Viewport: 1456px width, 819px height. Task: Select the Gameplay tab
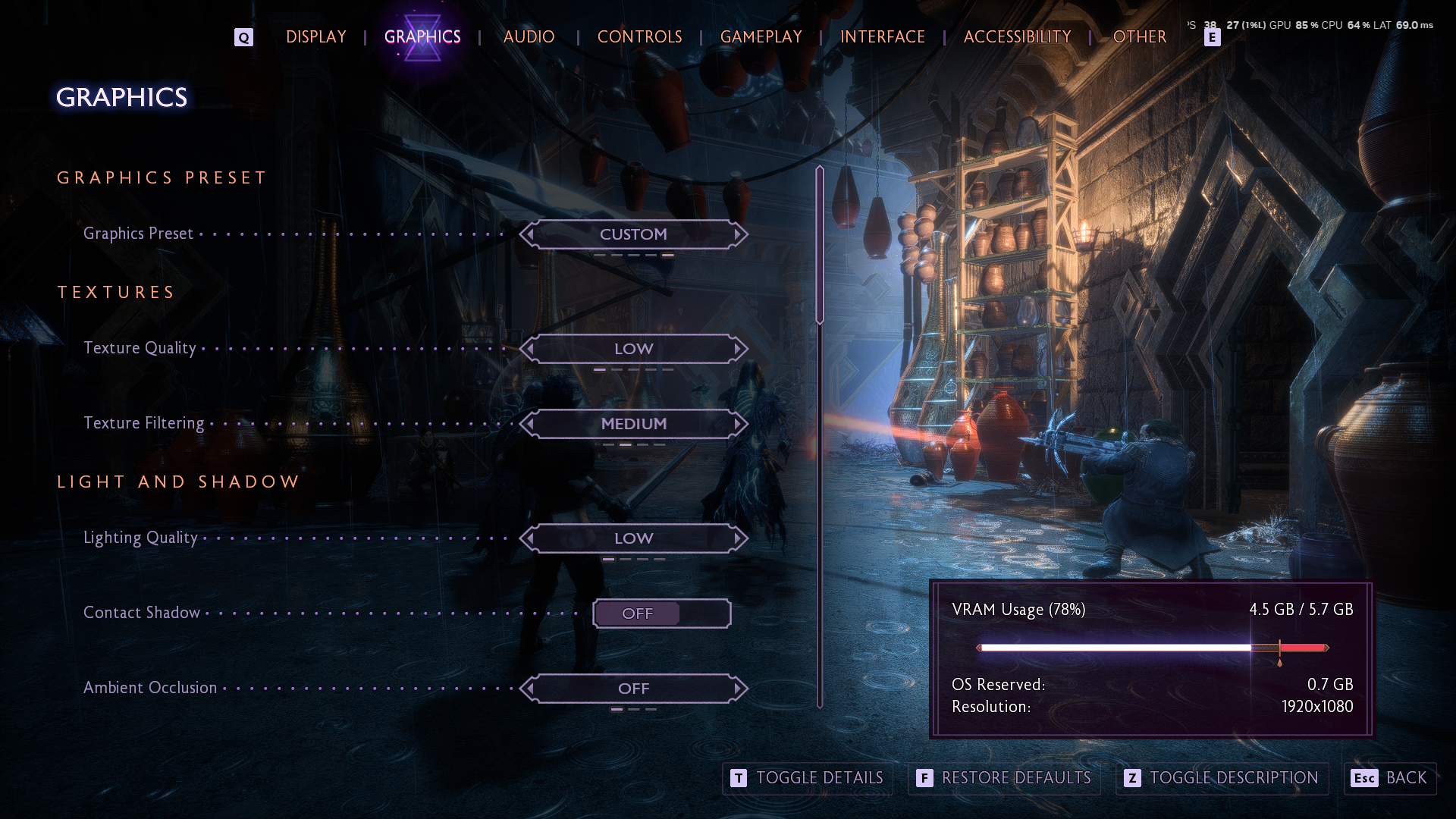[761, 36]
